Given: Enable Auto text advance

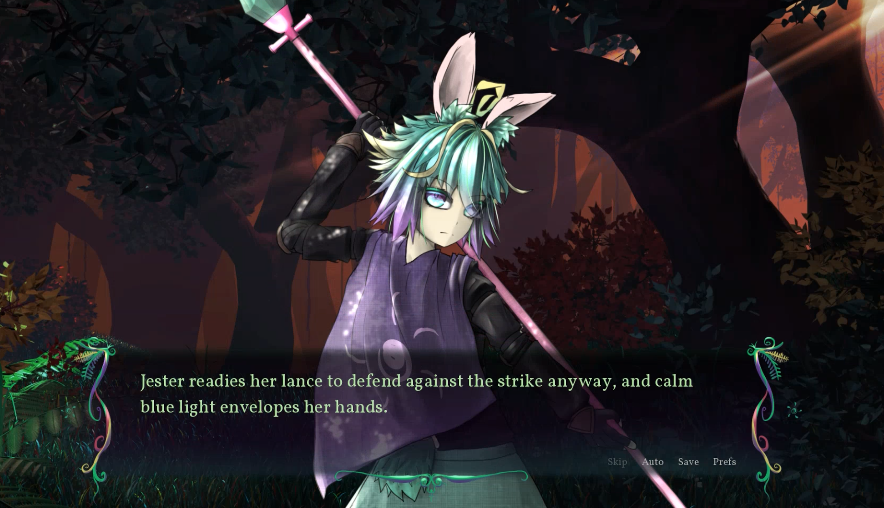Looking at the screenshot, I should [652, 462].
